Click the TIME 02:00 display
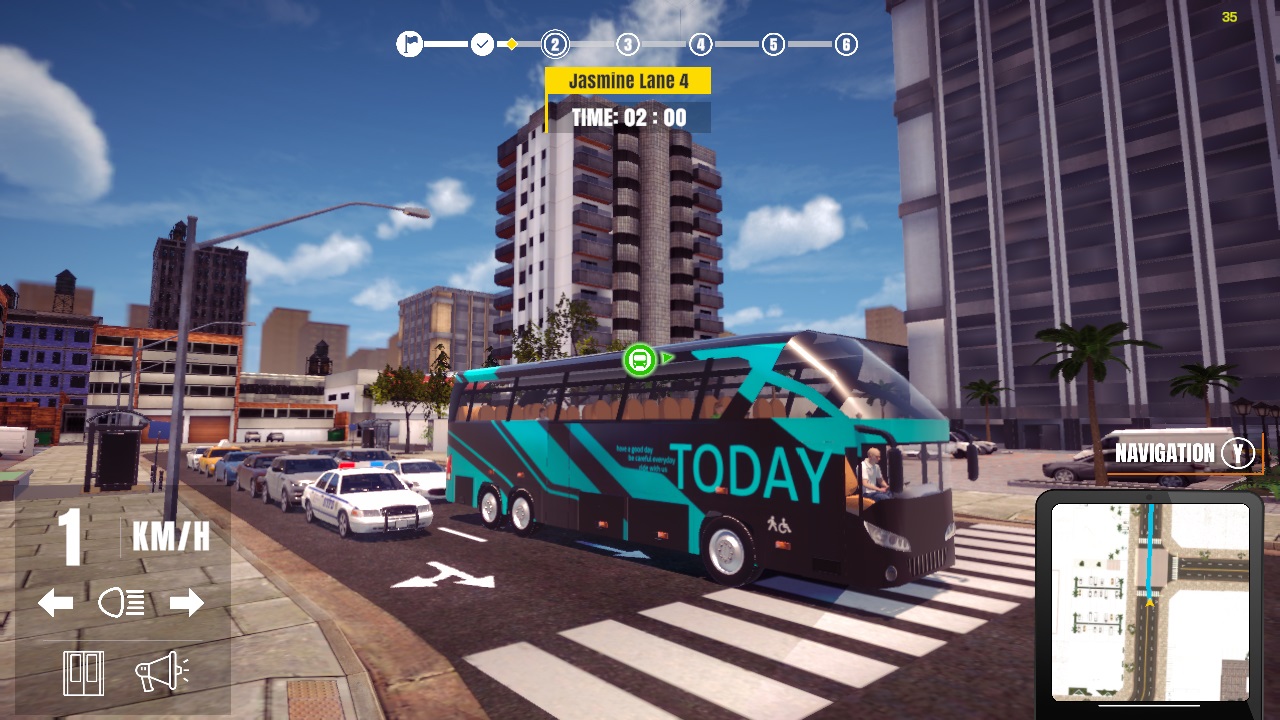 point(629,117)
